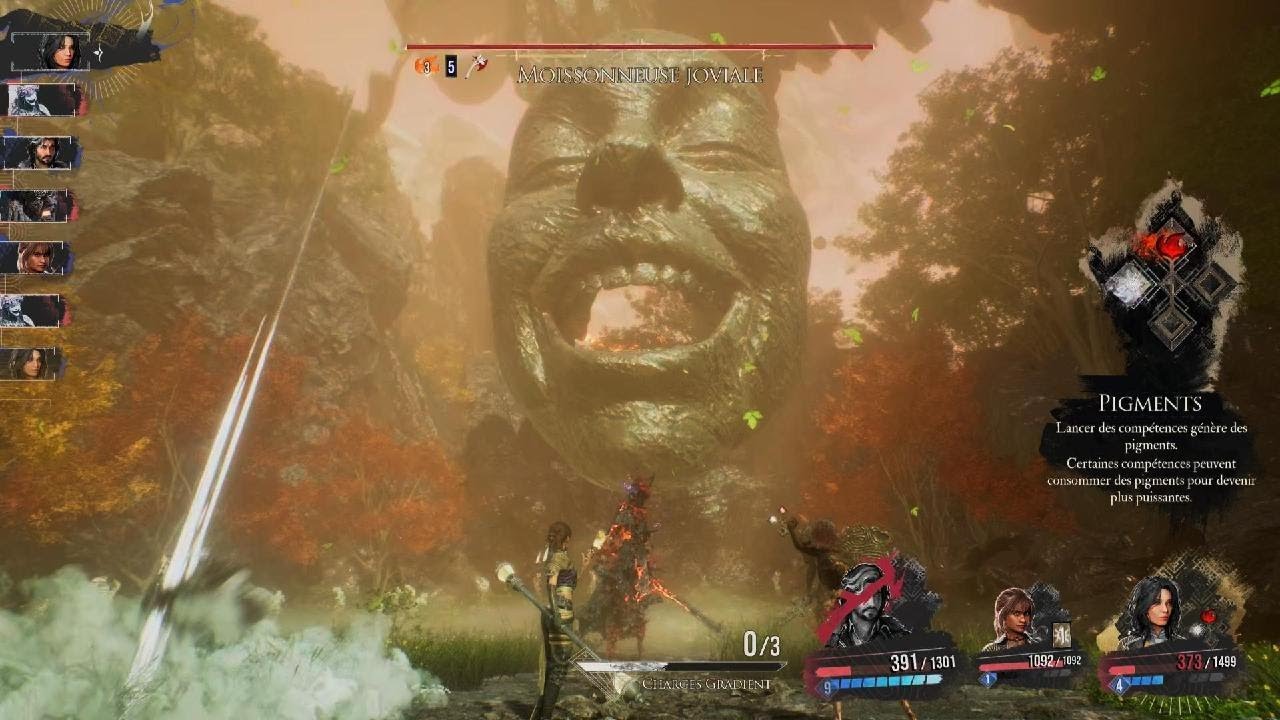Select the Moissonneuse Joviale enemy name
1280x720 pixels.
[640, 75]
